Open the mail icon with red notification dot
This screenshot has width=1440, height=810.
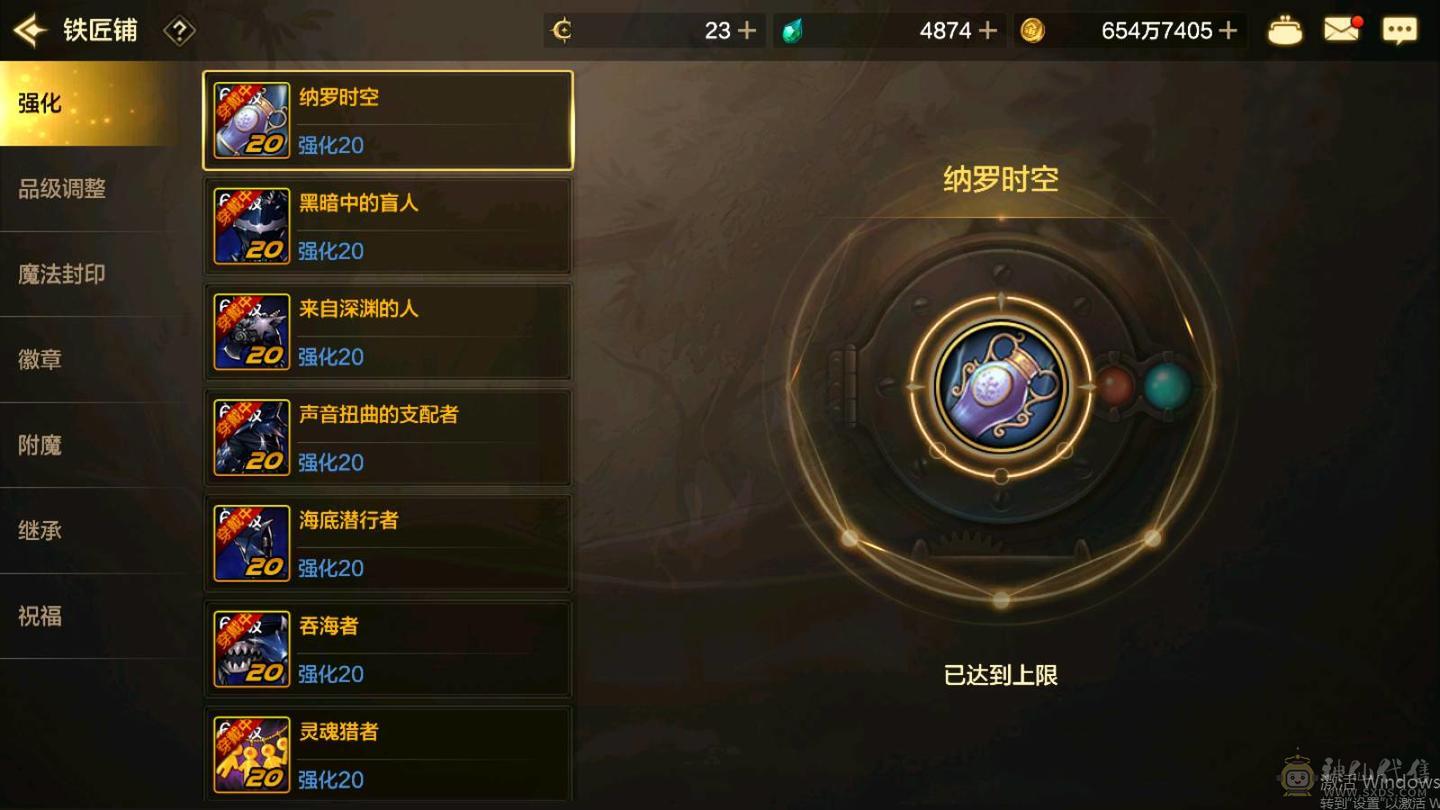(1342, 30)
